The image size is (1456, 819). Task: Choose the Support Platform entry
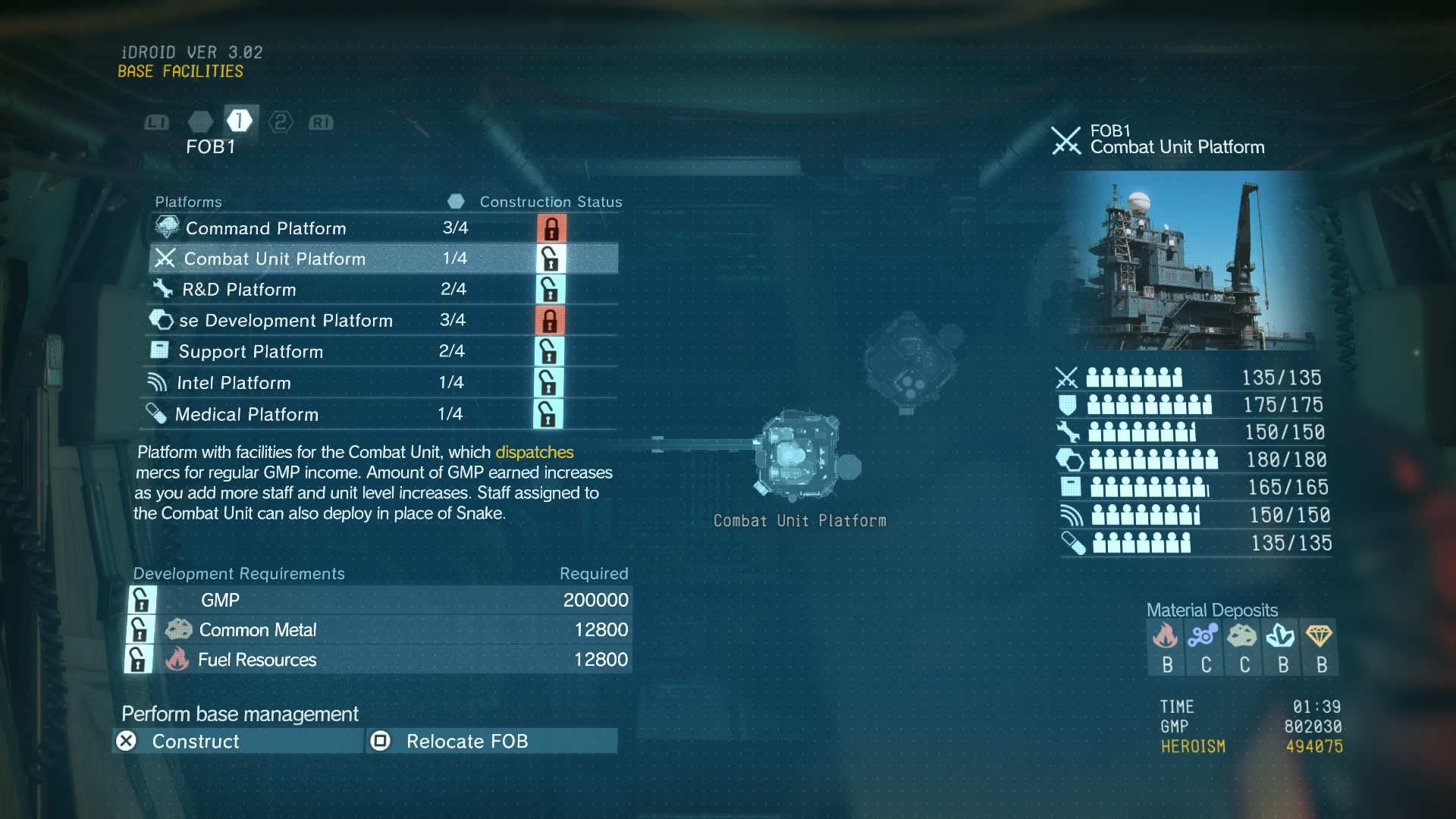tap(383, 352)
